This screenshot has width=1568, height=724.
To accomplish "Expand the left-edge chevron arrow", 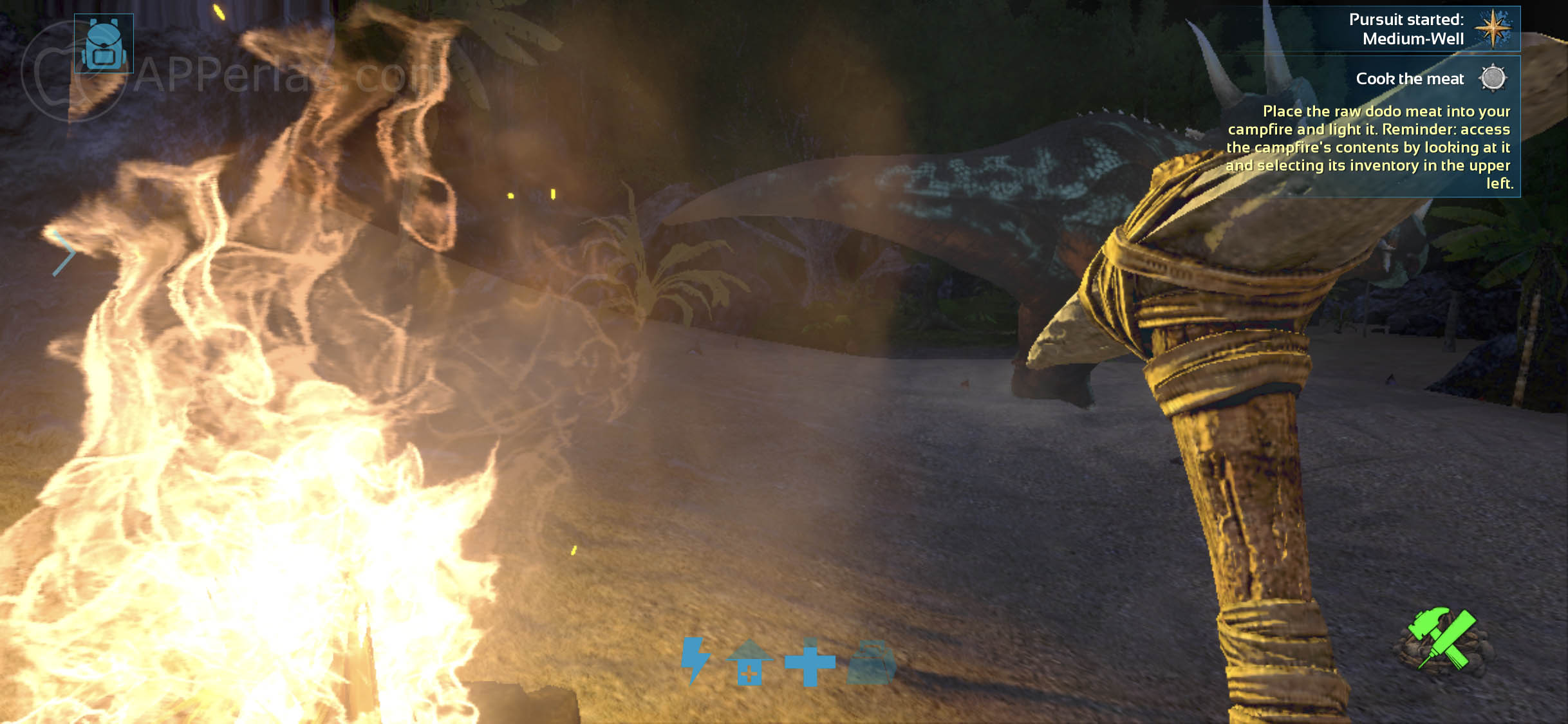I will point(64,254).
